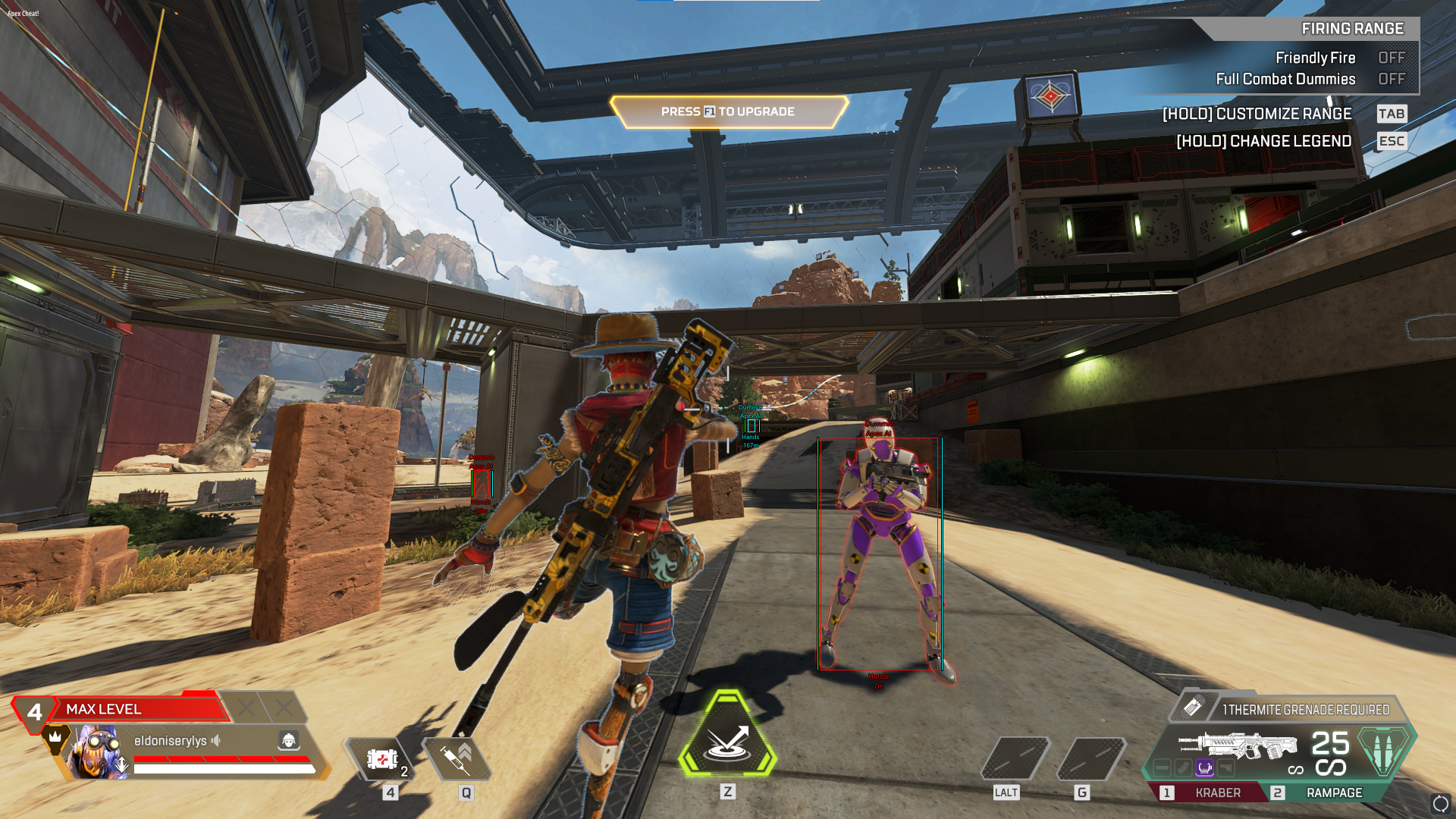Select the Kraber weapon slot
The width and height of the screenshot is (1456, 819).
[x=1209, y=792]
